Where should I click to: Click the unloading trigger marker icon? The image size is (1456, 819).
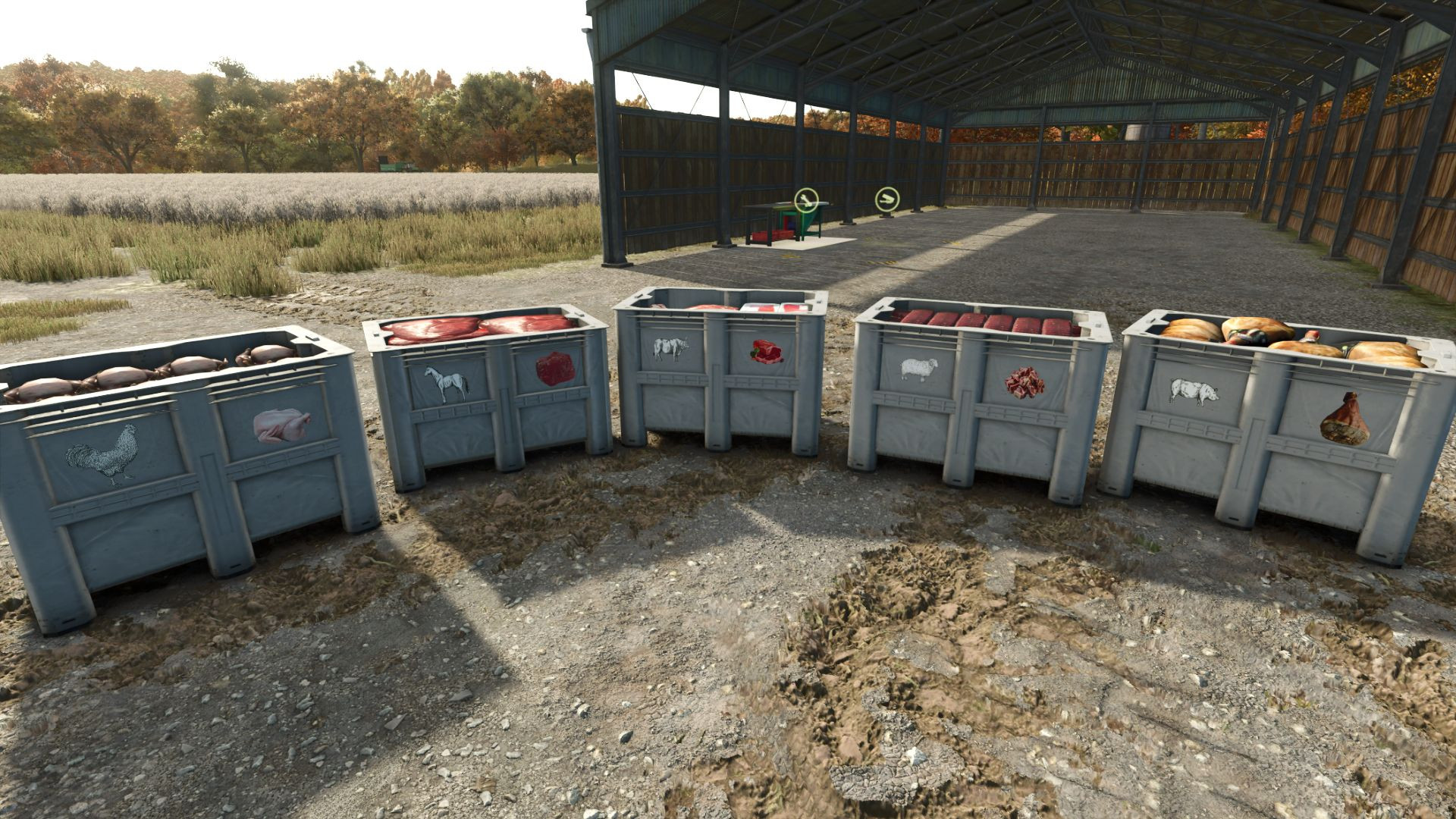click(x=886, y=199)
